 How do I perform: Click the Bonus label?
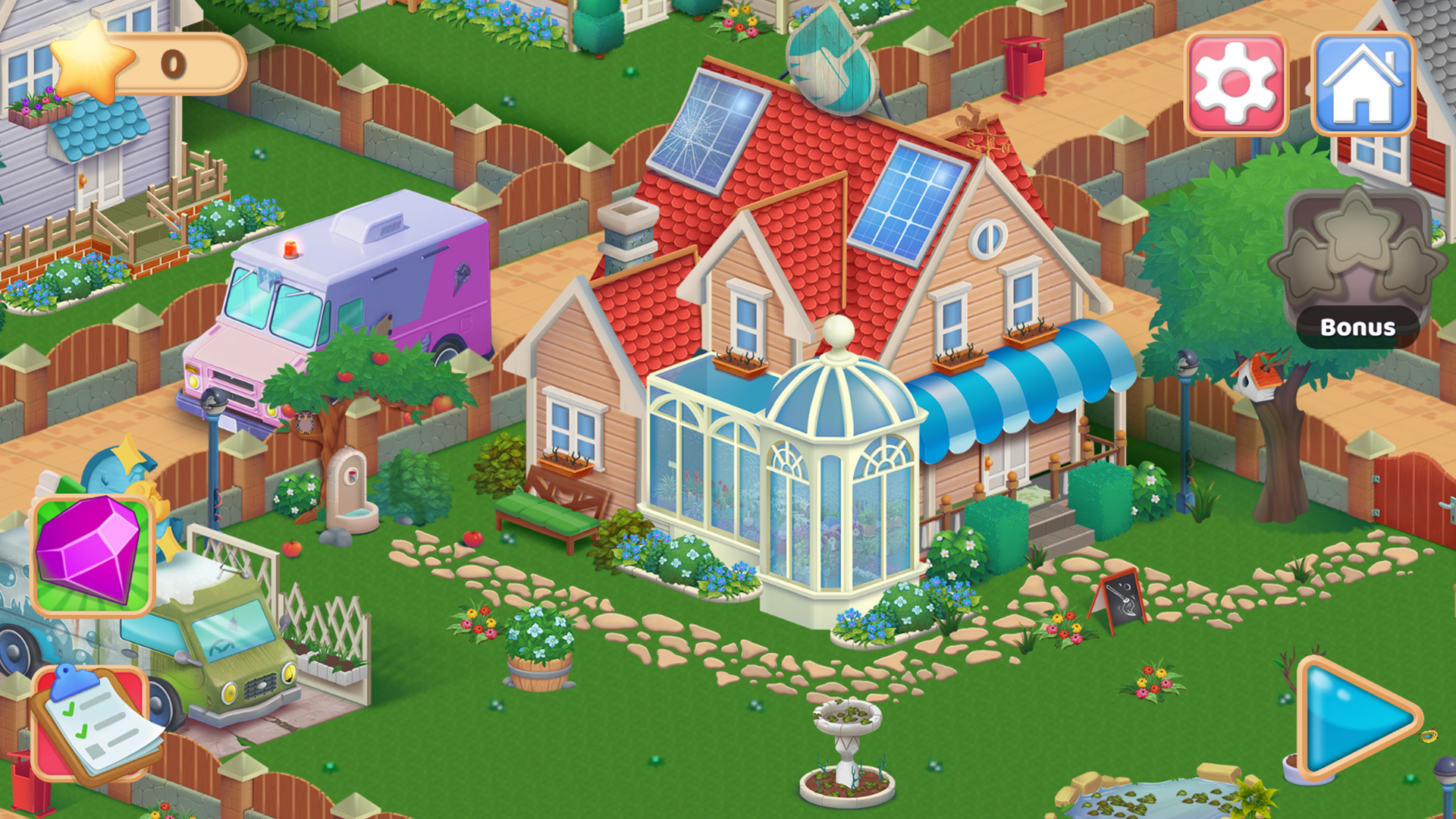pyautogui.click(x=1358, y=328)
